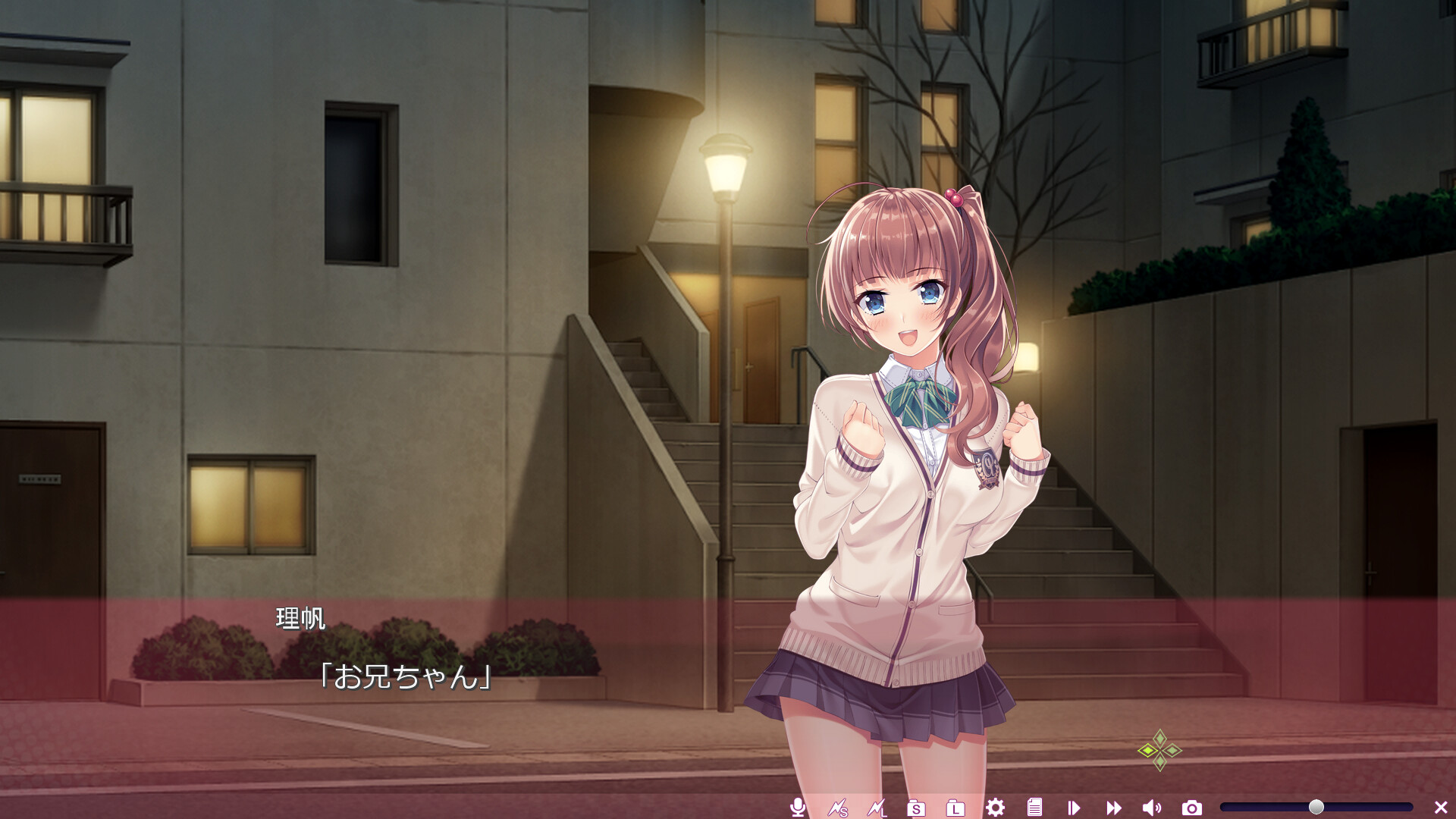Open the save menu (S folder)

click(916, 808)
